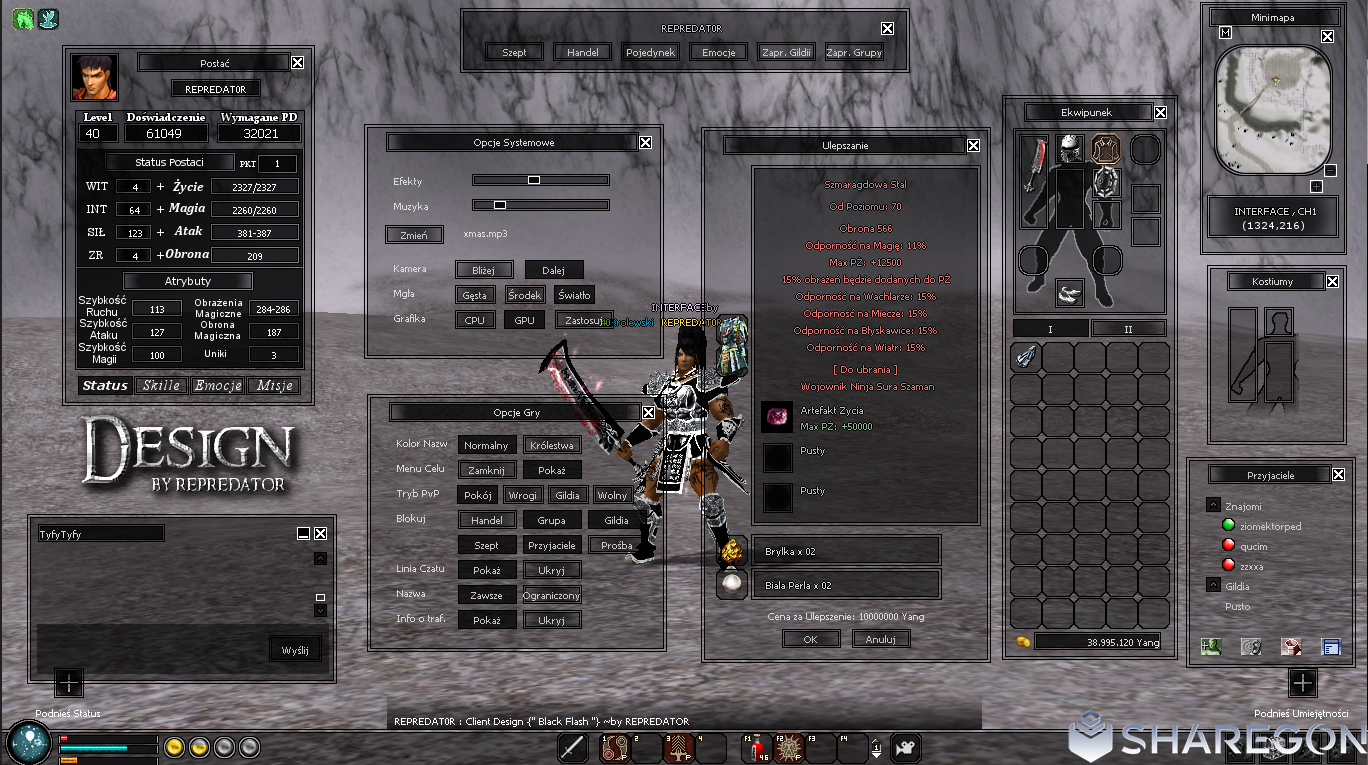The width and height of the screenshot is (1368, 765).
Task: Close the Opcje Systemowe window
Action: (x=645, y=143)
